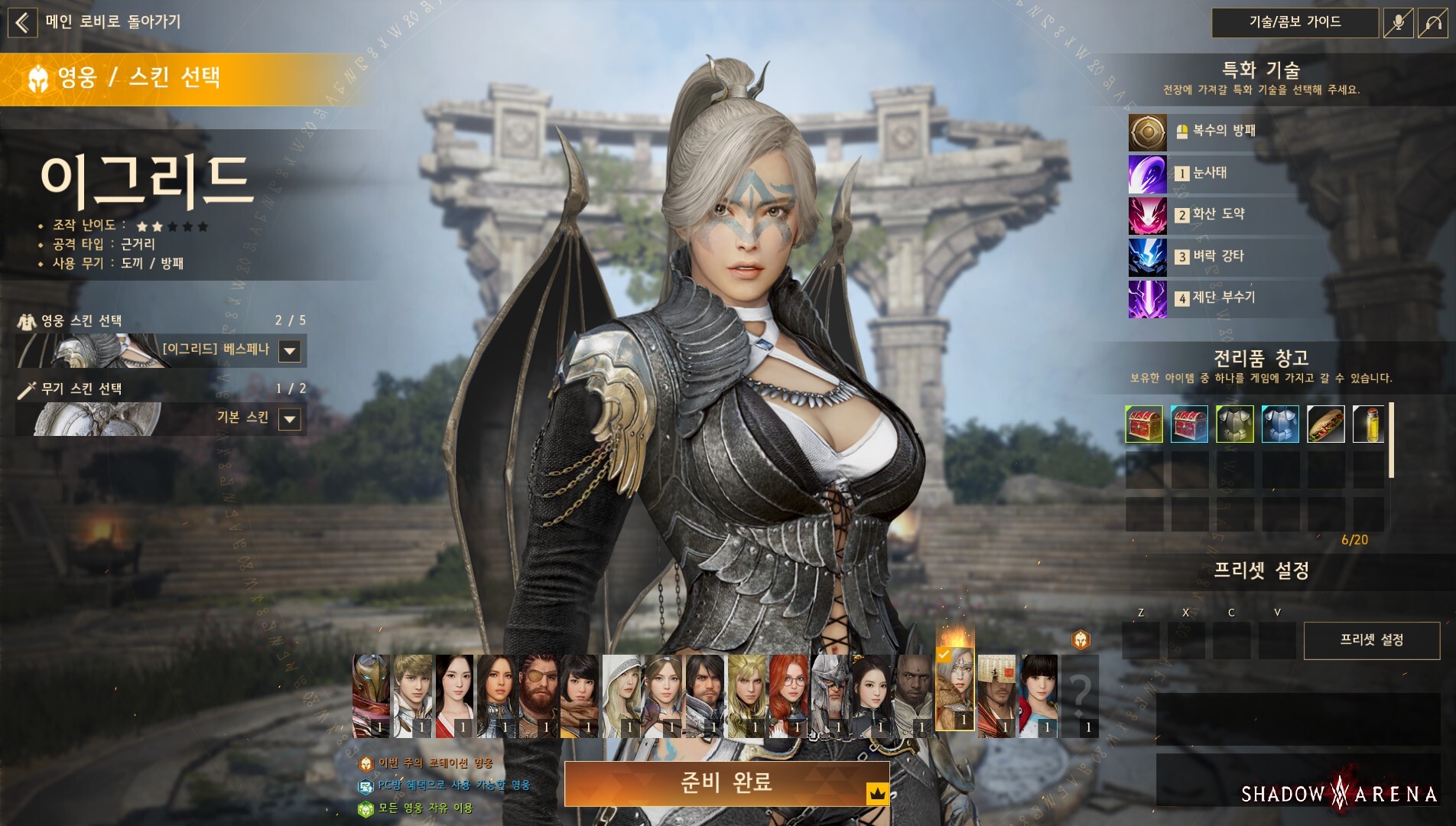Confirm ready with the orange button
1456x826 pixels.
pyautogui.click(x=726, y=783)
